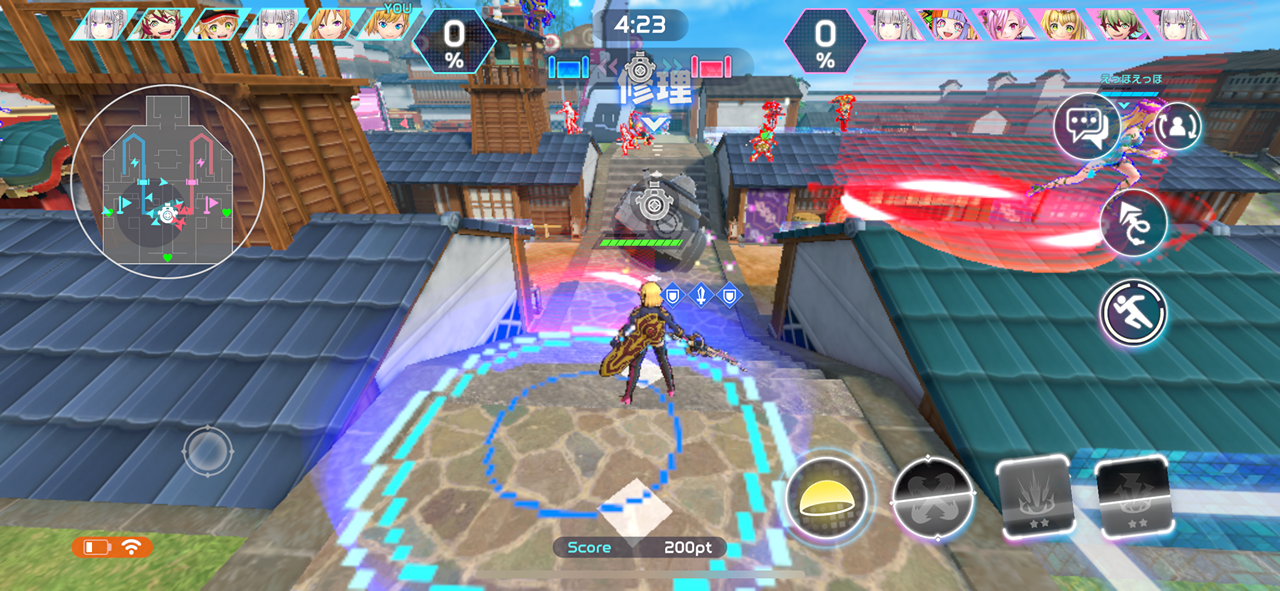Open the quick chat speech bubble button
Screen dimensions: 1280x591
click(1086, 128)
